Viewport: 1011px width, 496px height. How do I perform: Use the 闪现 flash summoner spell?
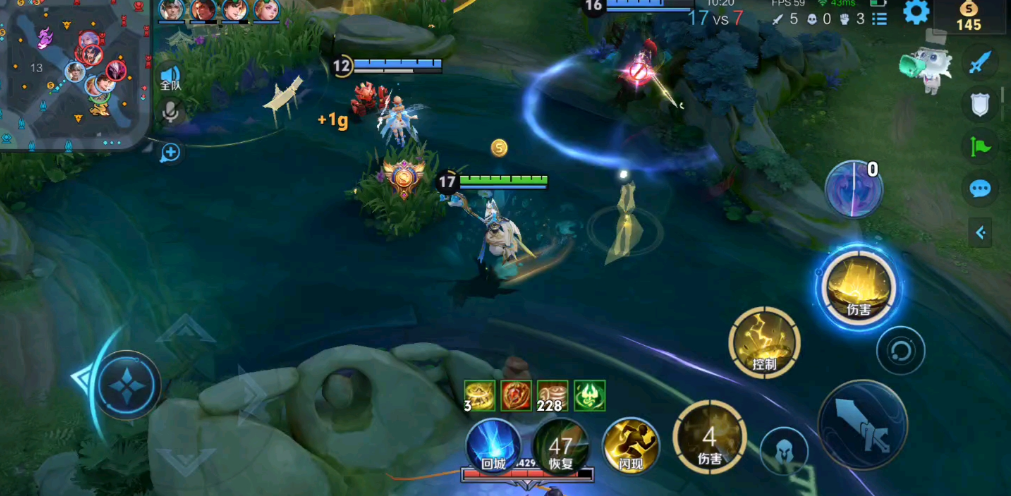click(x=630, y=444)
